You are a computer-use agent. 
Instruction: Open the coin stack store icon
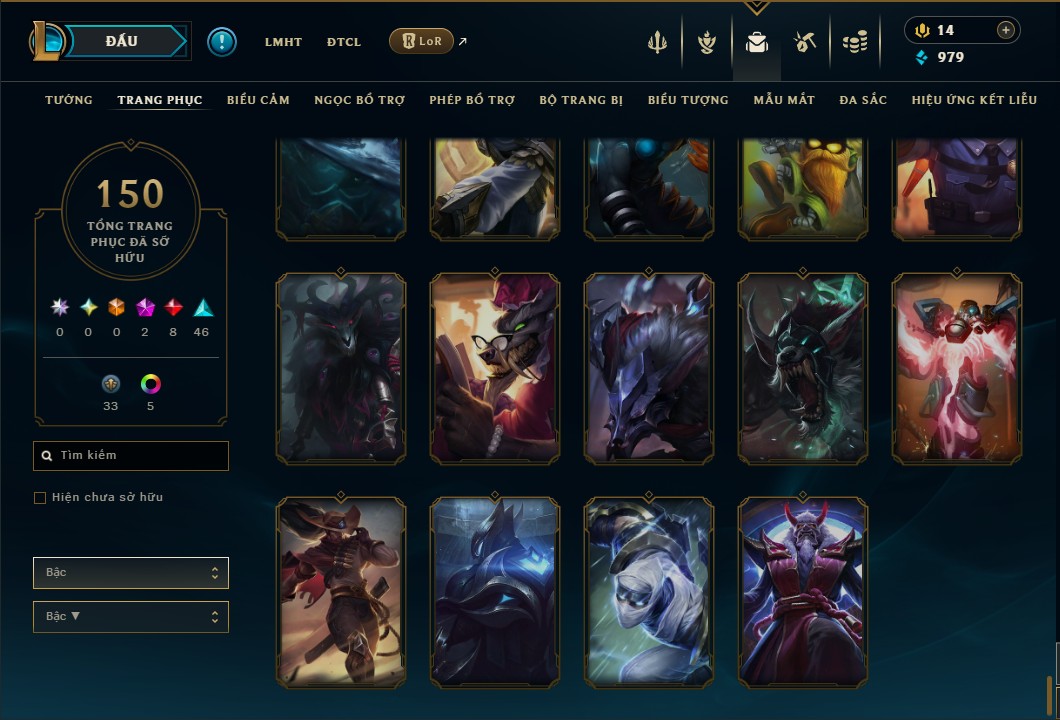(854, 42)
